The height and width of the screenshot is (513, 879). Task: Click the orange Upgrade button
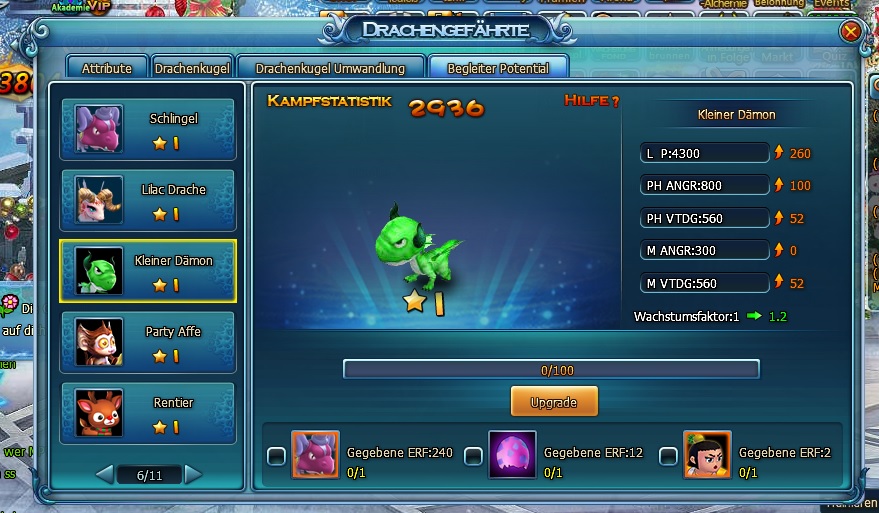click(x=554, y=401)
